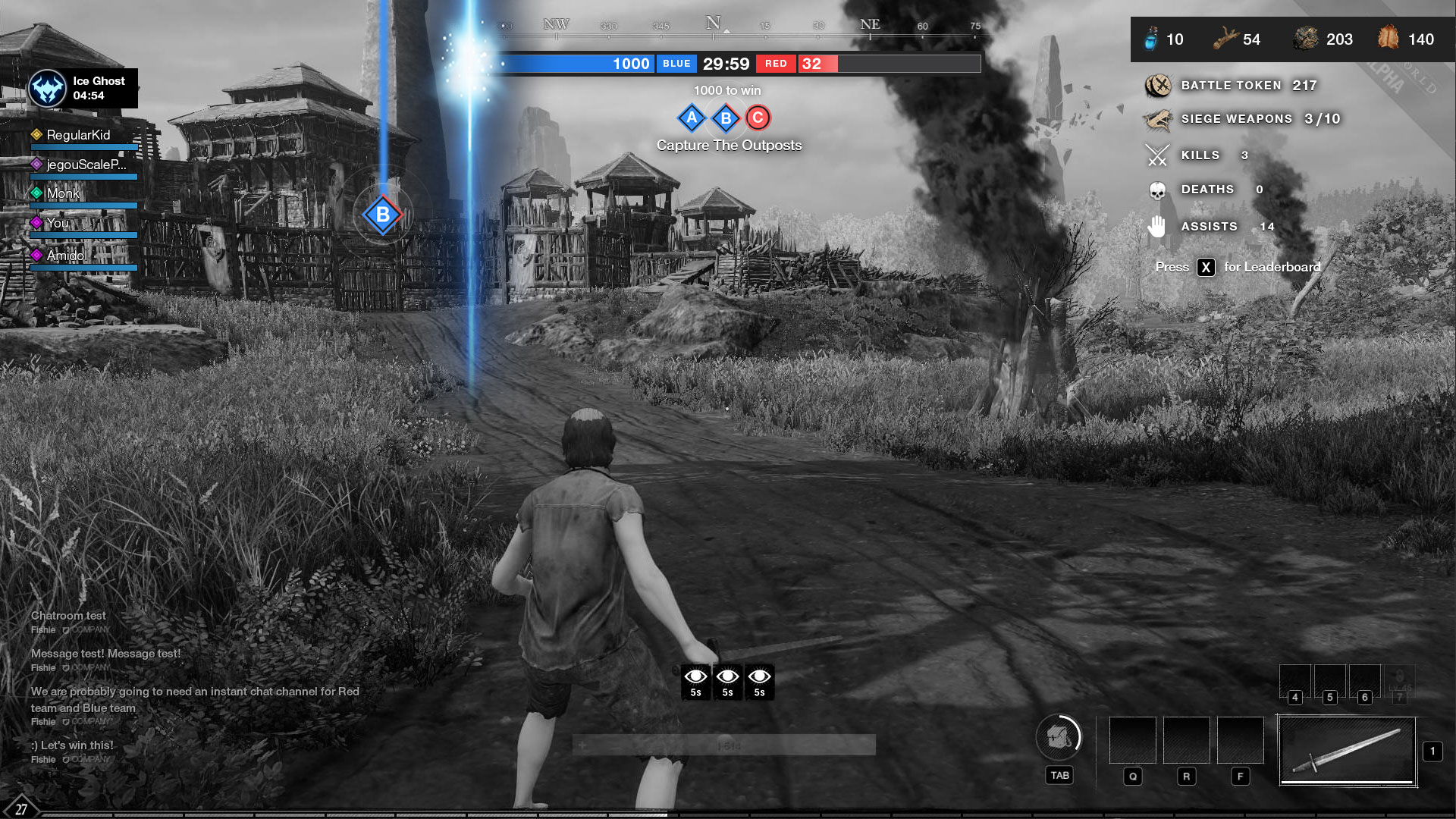Image resolution: width=1456 pixels, height=819 pixels.
Task: Select party member Monk
Action: pyautogui.click(x=63, y=193)
